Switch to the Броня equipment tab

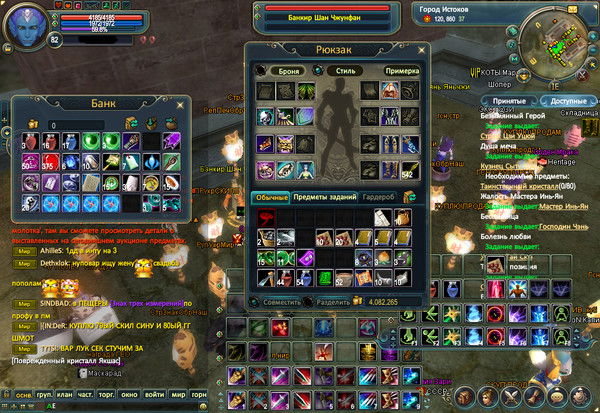point(282,71)
